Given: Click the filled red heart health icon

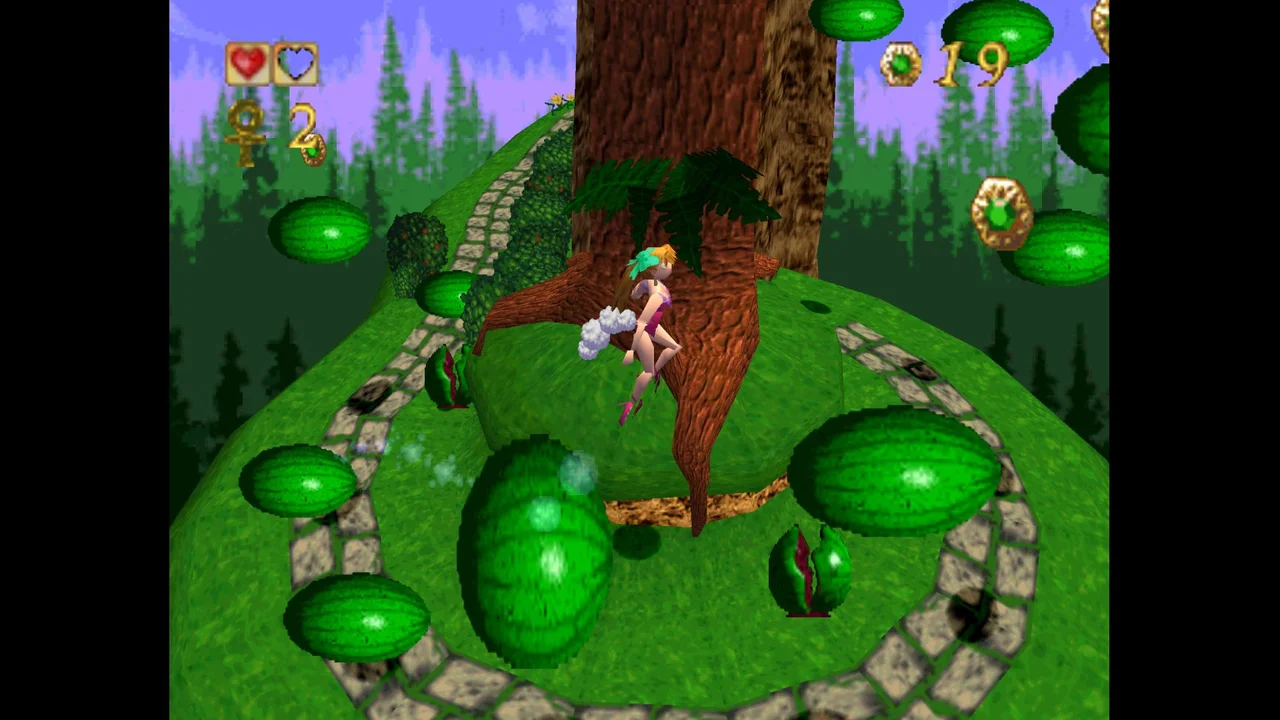Looking at the screenshot, I should pyautogui.click(x=248, y=63).
